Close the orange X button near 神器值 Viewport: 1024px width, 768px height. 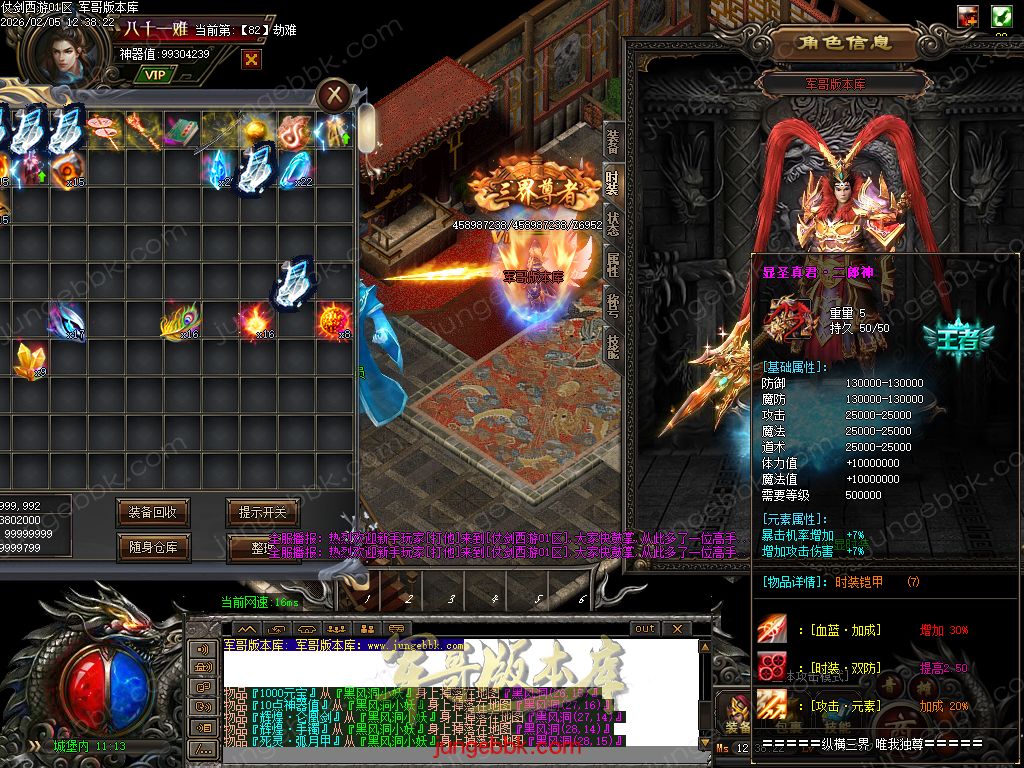[251, 59]
